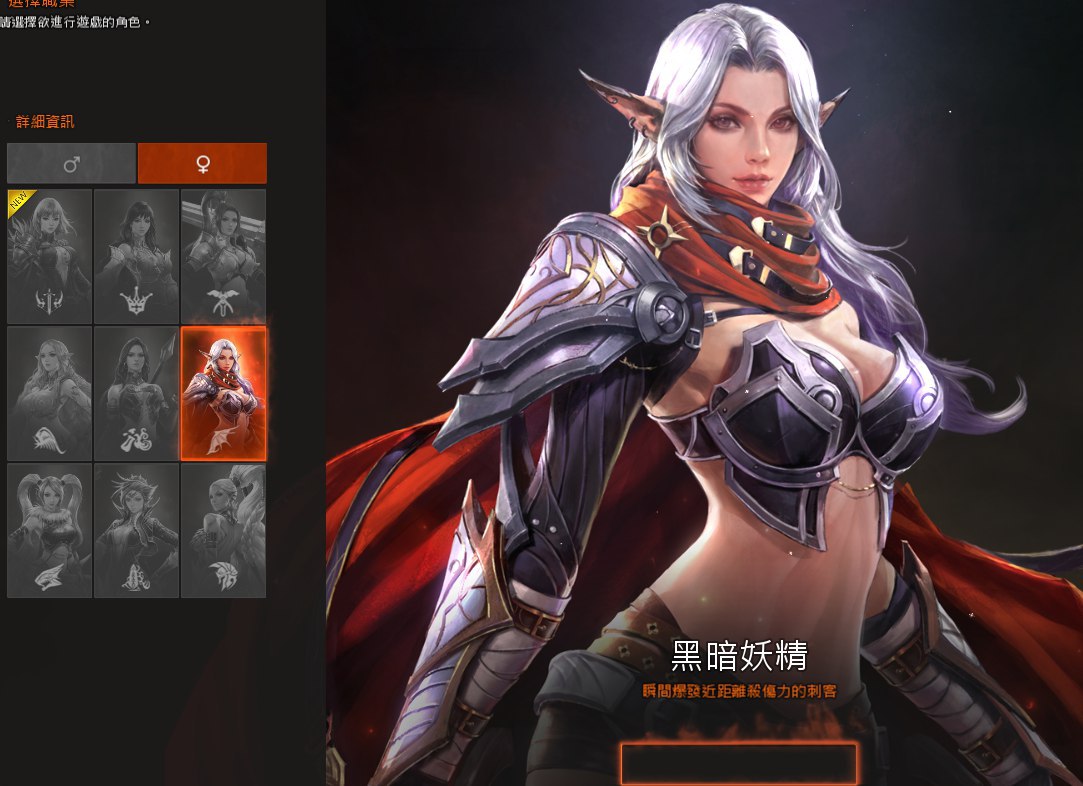Click the highlighted Dark Elf class portrait
Screen dimensions: 1083x786
coord(223,393)
